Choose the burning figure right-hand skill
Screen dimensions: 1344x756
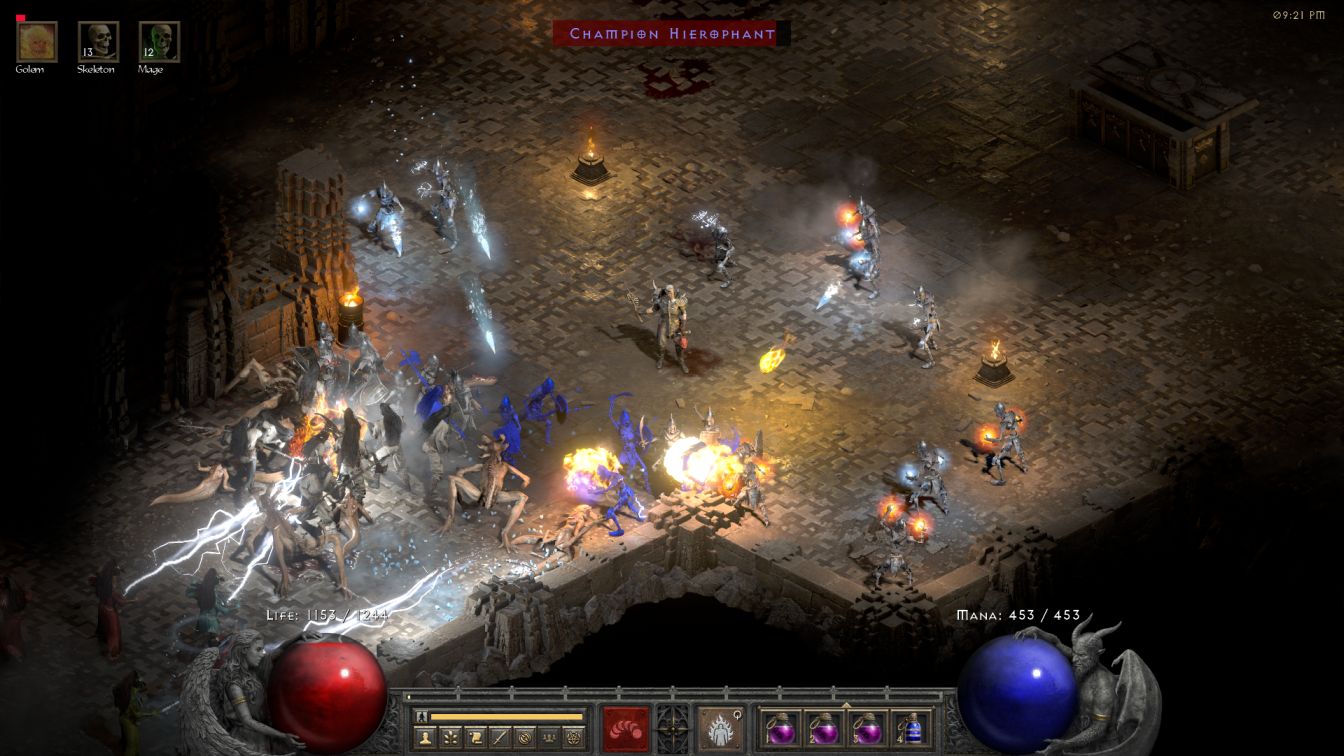(x=720, y=727)
